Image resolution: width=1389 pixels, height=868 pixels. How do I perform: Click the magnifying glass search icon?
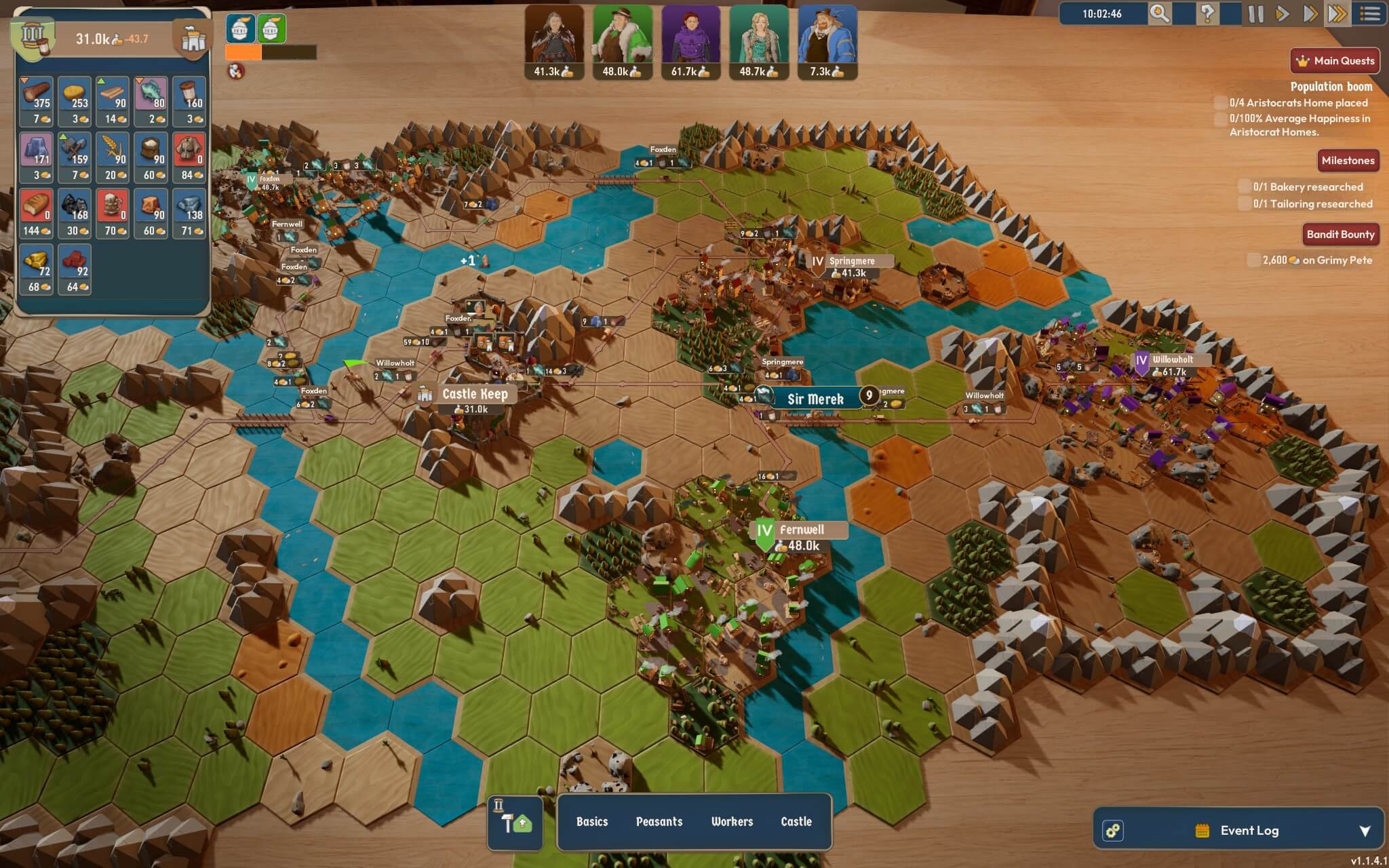(x=1159, y=14)
